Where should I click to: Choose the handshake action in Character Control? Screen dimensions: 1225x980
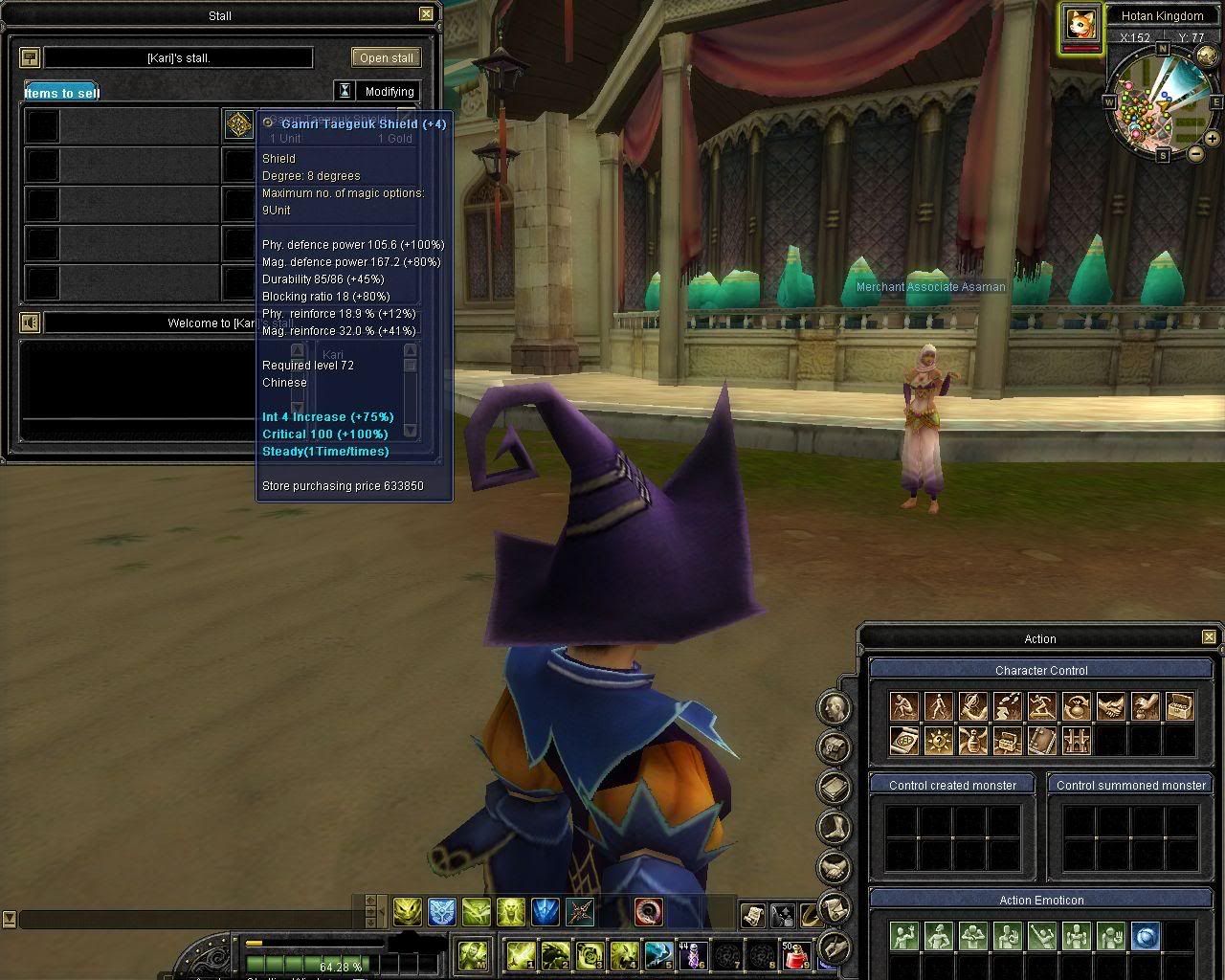pos(1111,707)
